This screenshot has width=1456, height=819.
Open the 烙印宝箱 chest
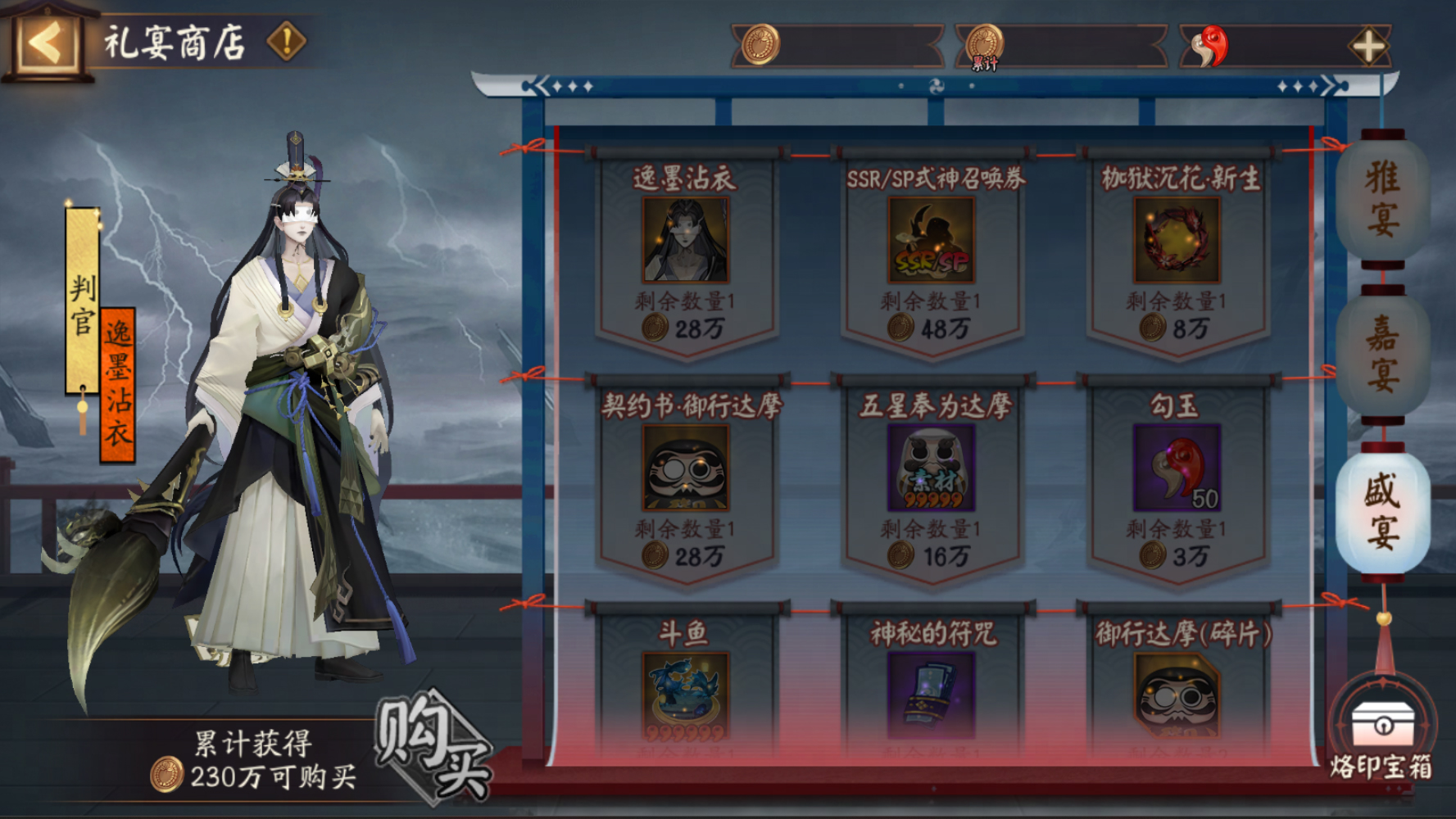1385,727
